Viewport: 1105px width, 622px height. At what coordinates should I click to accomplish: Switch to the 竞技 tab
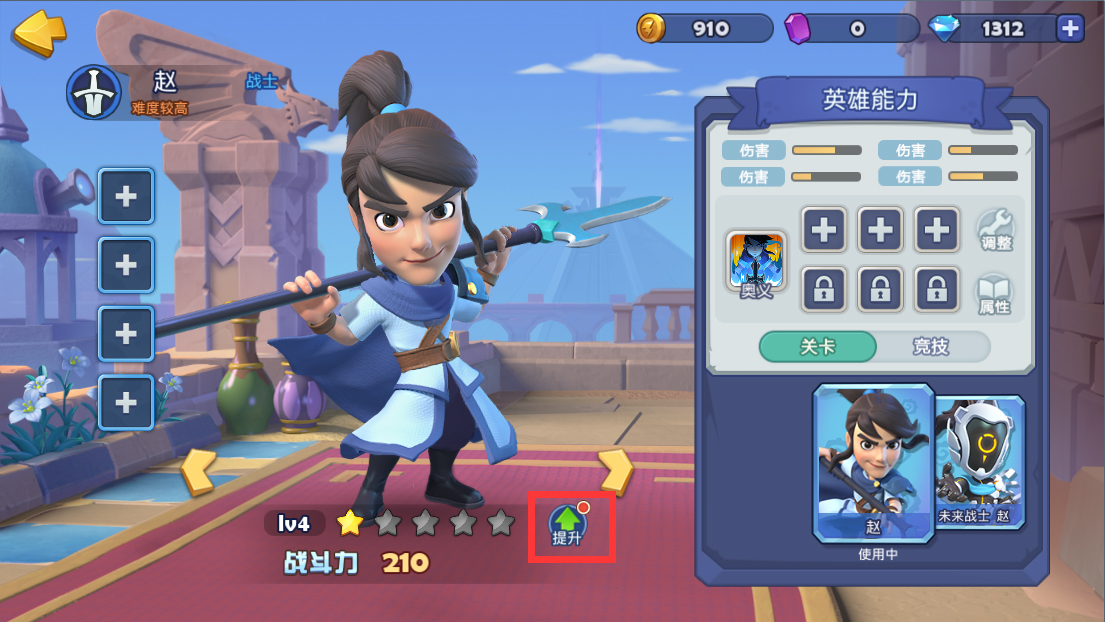pos(930,347)
